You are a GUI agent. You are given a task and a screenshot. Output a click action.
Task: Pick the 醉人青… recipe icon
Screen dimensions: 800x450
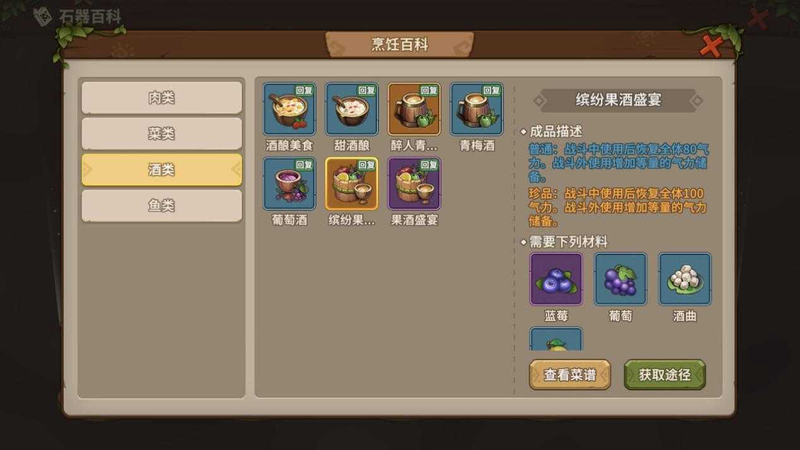click(x=414, y=109)
